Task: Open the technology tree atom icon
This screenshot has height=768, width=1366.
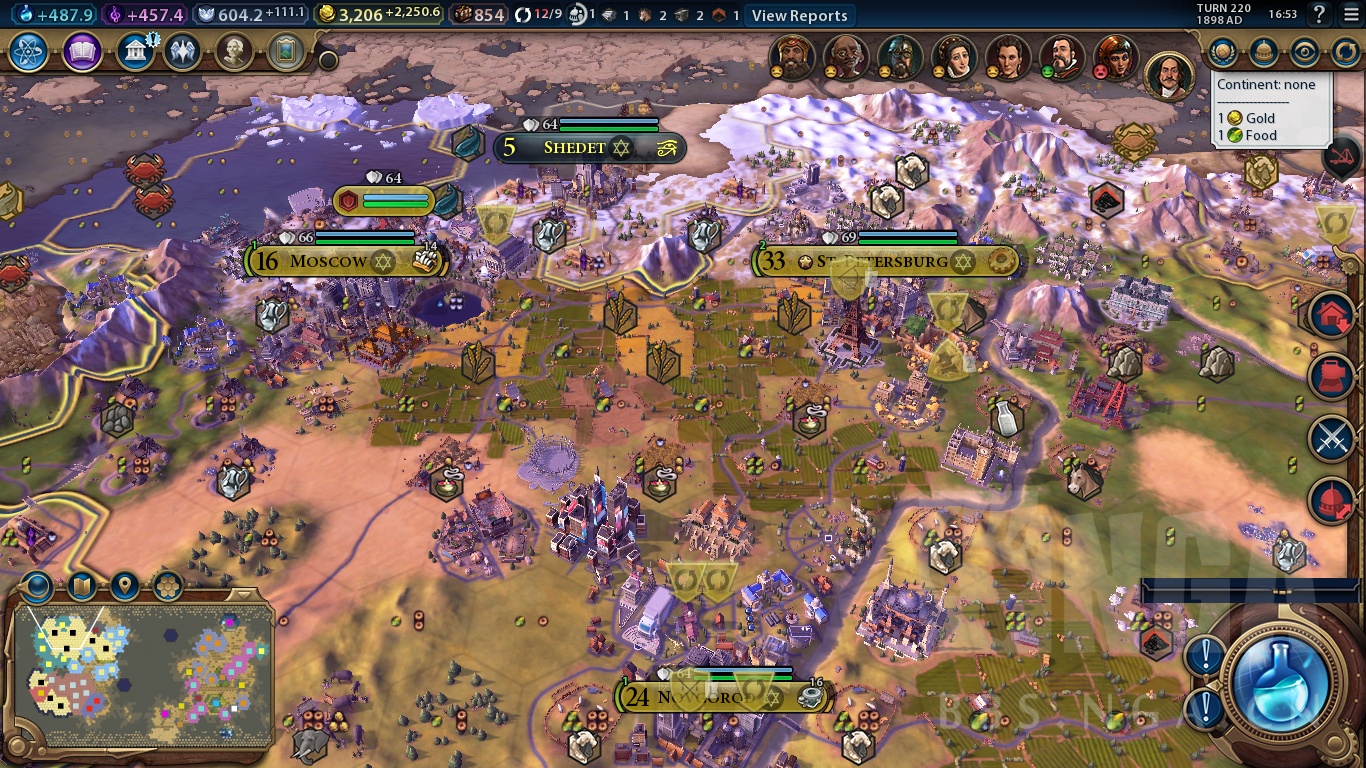Action: [29, 52]
